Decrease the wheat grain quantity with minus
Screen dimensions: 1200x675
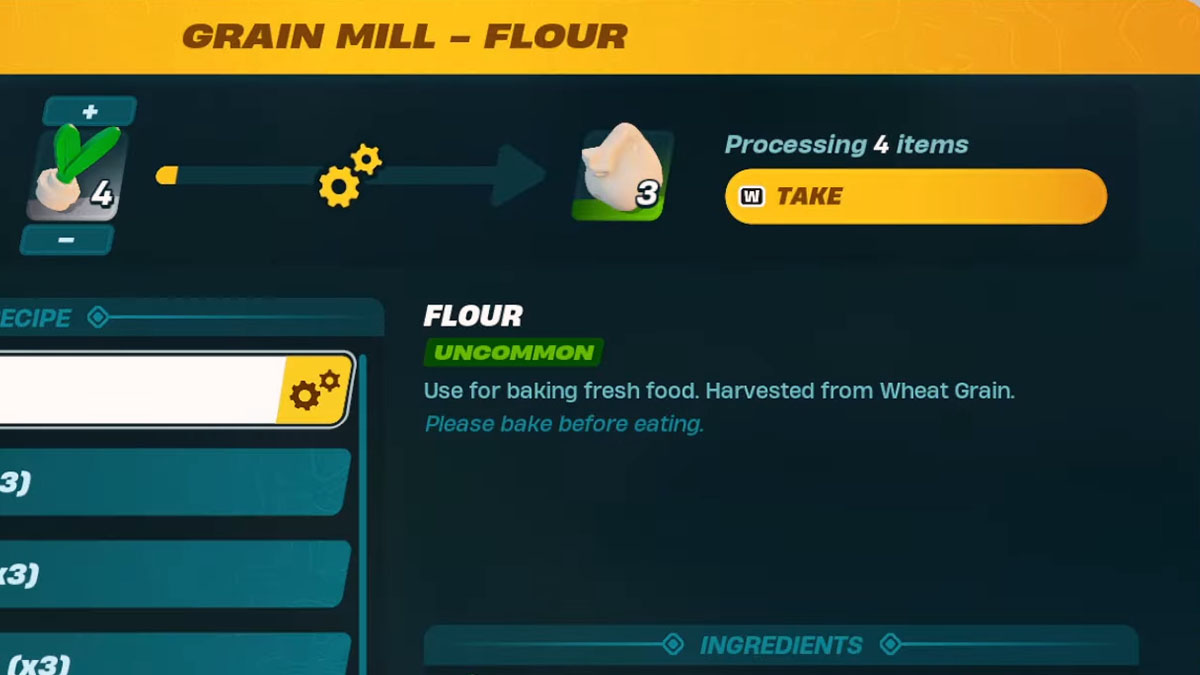[67, 240]
